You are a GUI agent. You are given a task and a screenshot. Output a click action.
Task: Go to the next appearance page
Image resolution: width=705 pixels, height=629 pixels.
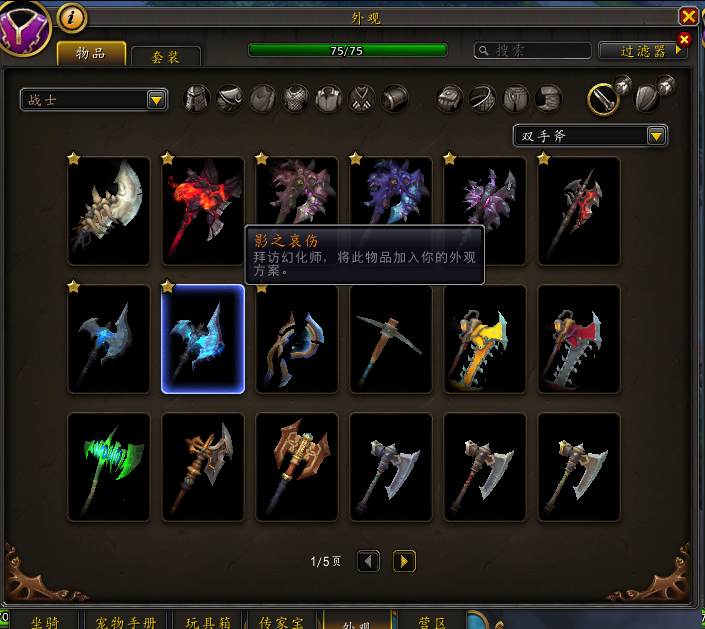tap(404, 561)
